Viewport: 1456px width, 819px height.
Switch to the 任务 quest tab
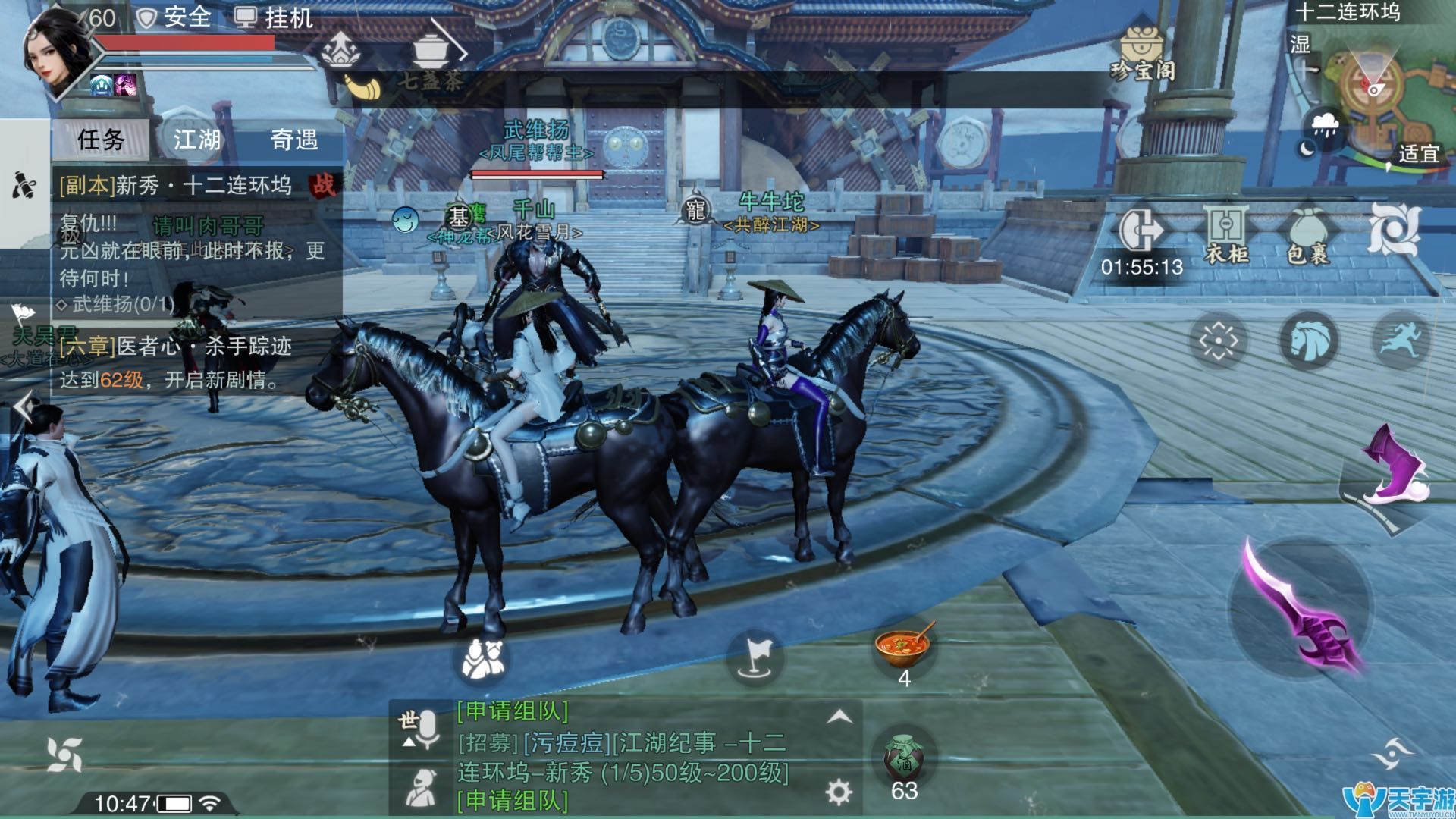[x=101, y=140]
